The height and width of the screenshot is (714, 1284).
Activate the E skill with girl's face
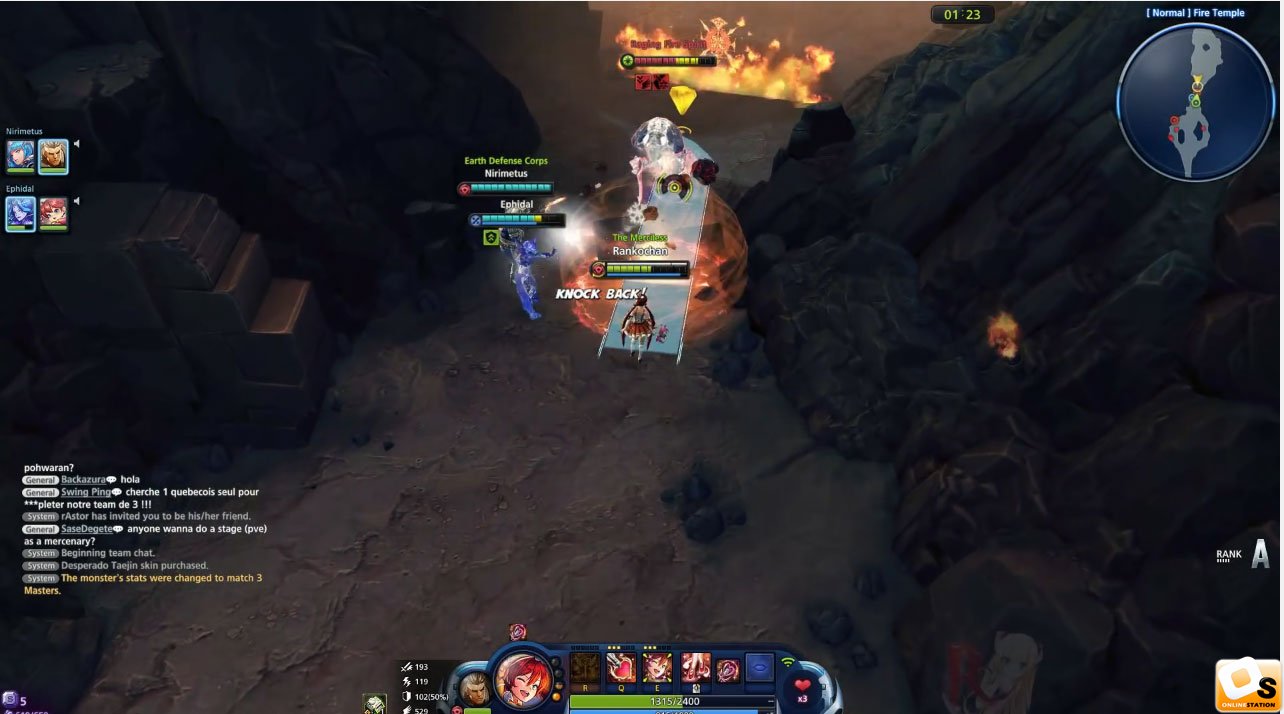click(657, 668)
